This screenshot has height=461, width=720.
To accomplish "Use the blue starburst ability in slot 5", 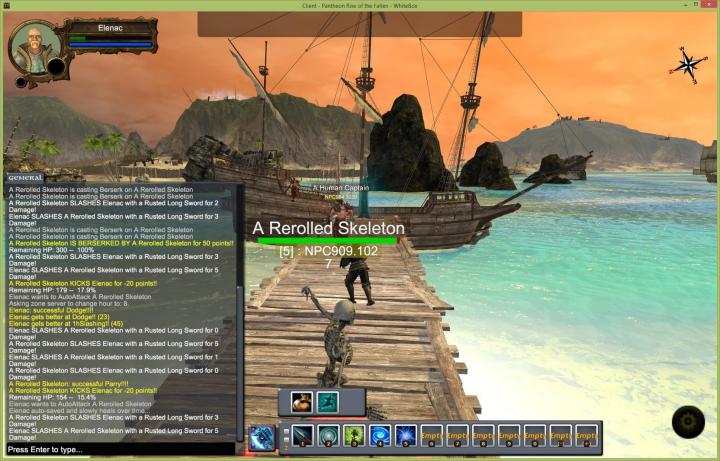I will coord(405,436).
